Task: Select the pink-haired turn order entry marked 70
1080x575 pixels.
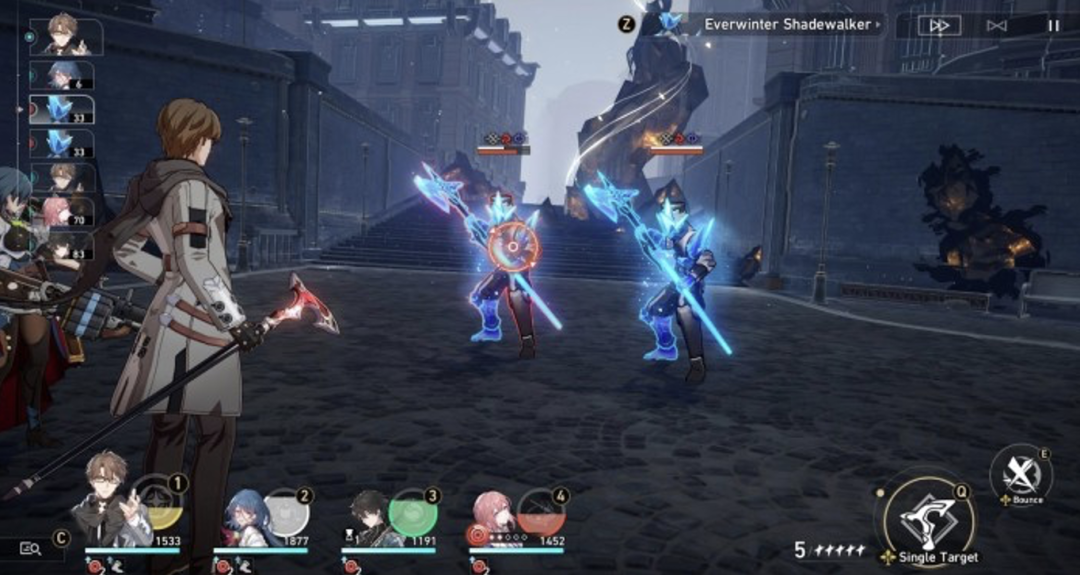Action: click(x=66, y=211)
